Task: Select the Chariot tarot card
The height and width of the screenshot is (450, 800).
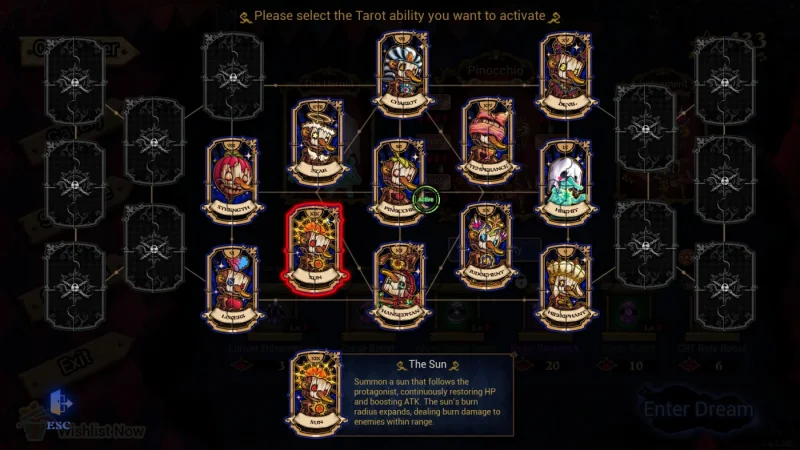Action: 403,73
